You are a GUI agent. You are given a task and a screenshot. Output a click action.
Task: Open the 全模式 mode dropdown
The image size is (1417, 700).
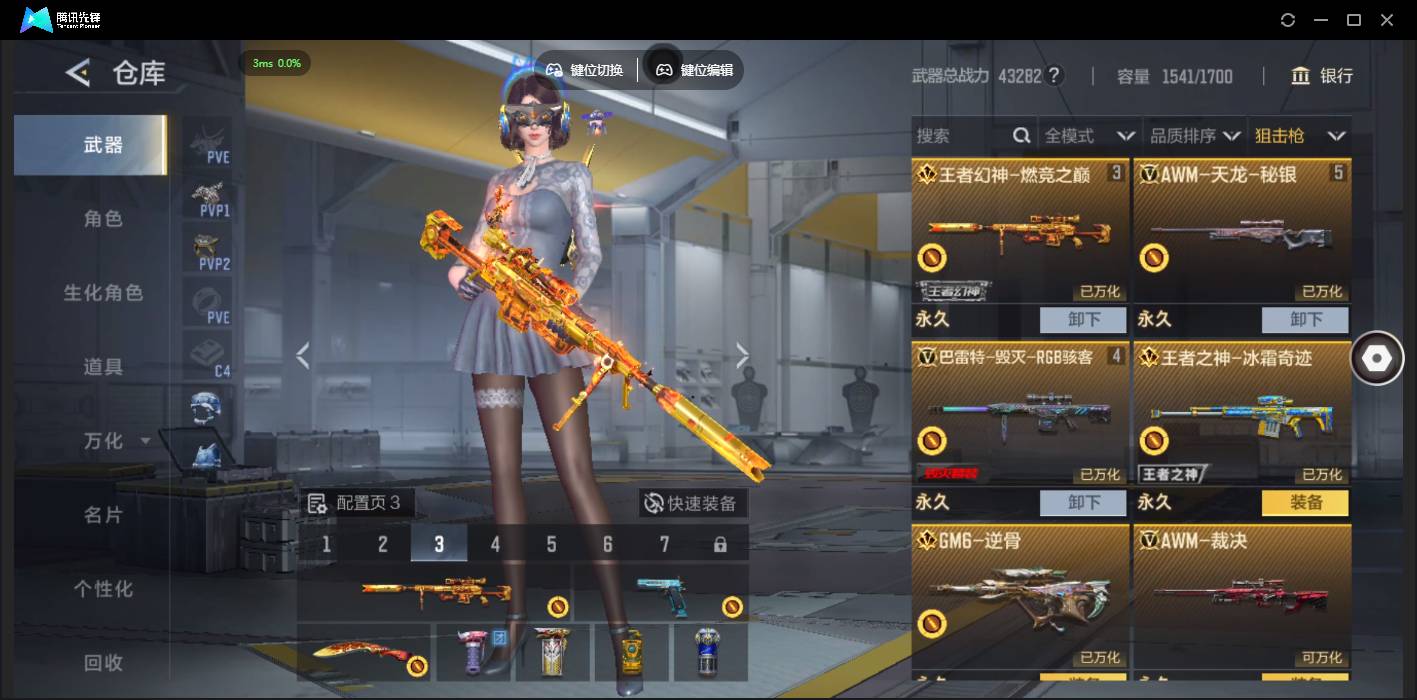point(1089,136)
